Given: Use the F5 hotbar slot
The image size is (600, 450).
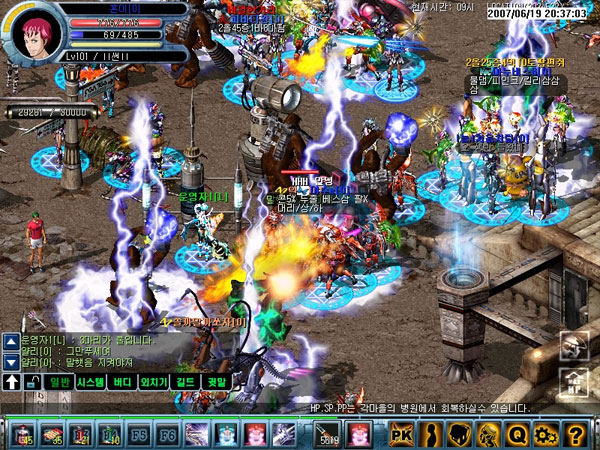Looking at the screenshot, I should click(x=140, y=434).
